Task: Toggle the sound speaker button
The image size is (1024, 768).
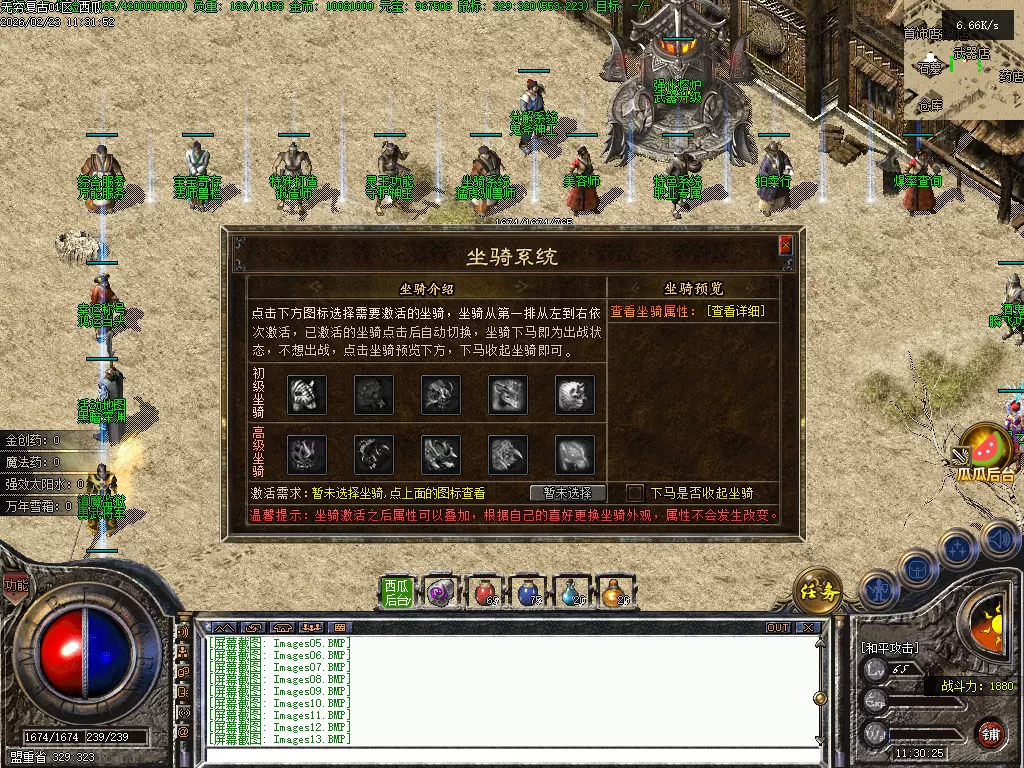Action: [x=999, y=540]
